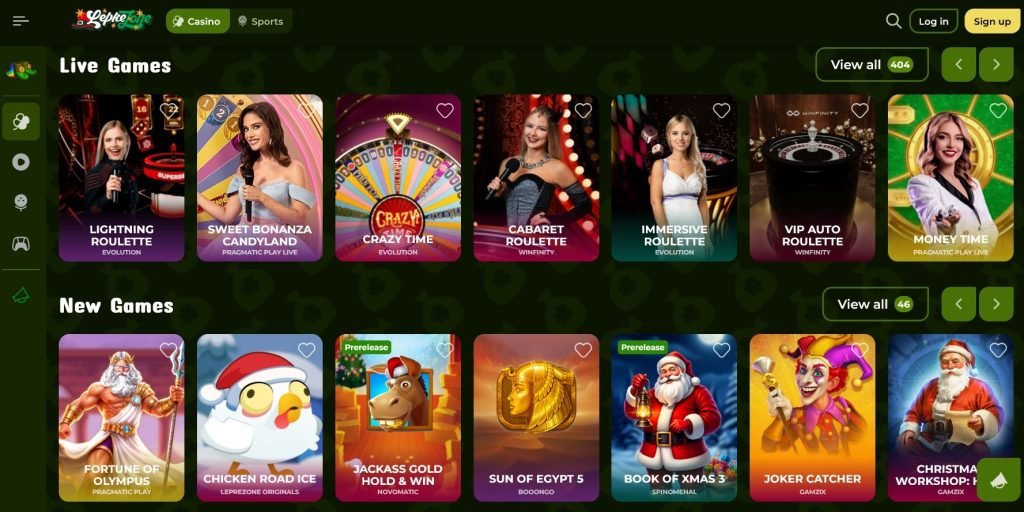Open the gamepad icon in sidebar
1024x512 pixels.
(21, 243)
